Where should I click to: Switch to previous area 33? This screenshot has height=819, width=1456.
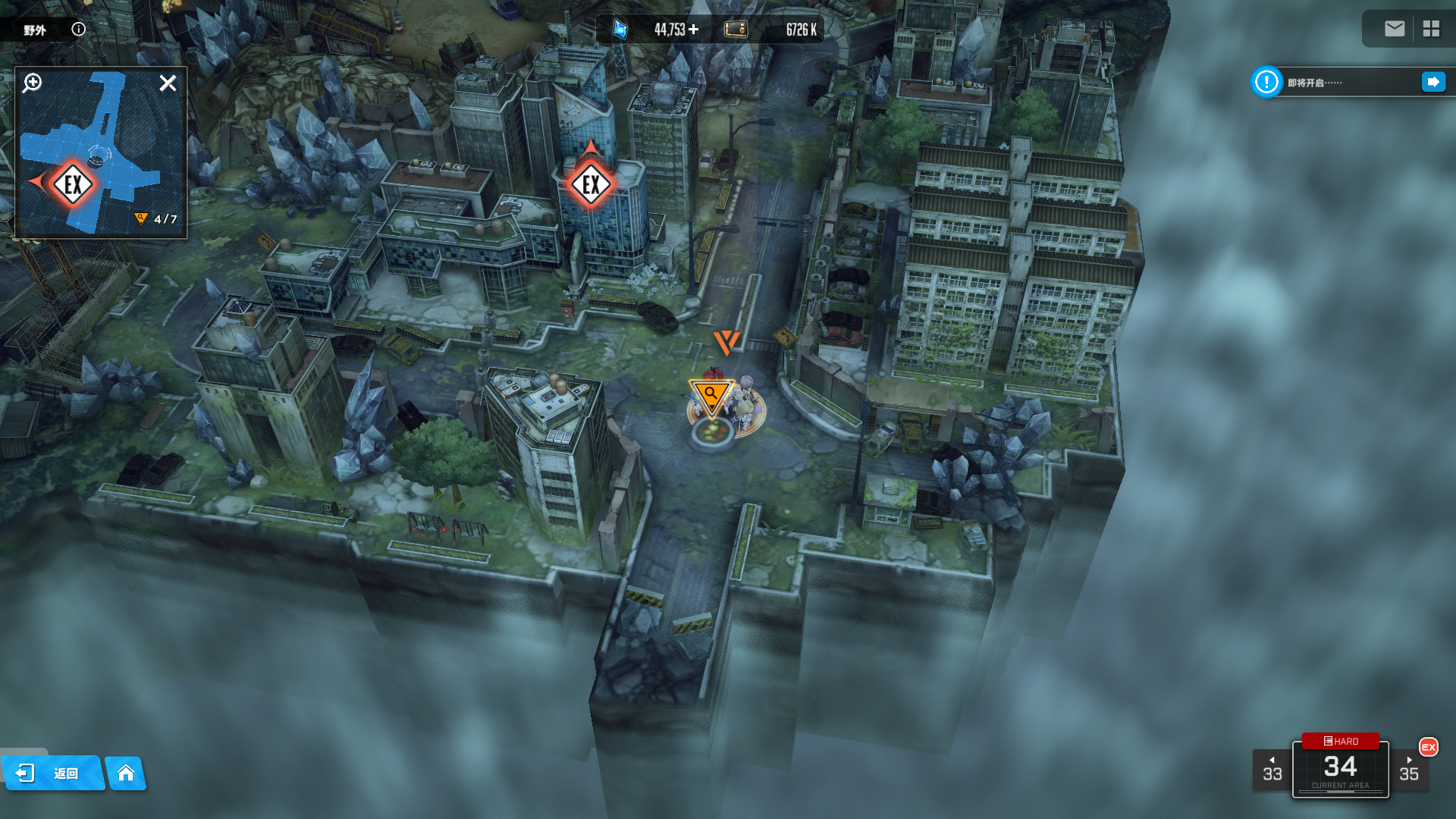(x=1272, y=770)
